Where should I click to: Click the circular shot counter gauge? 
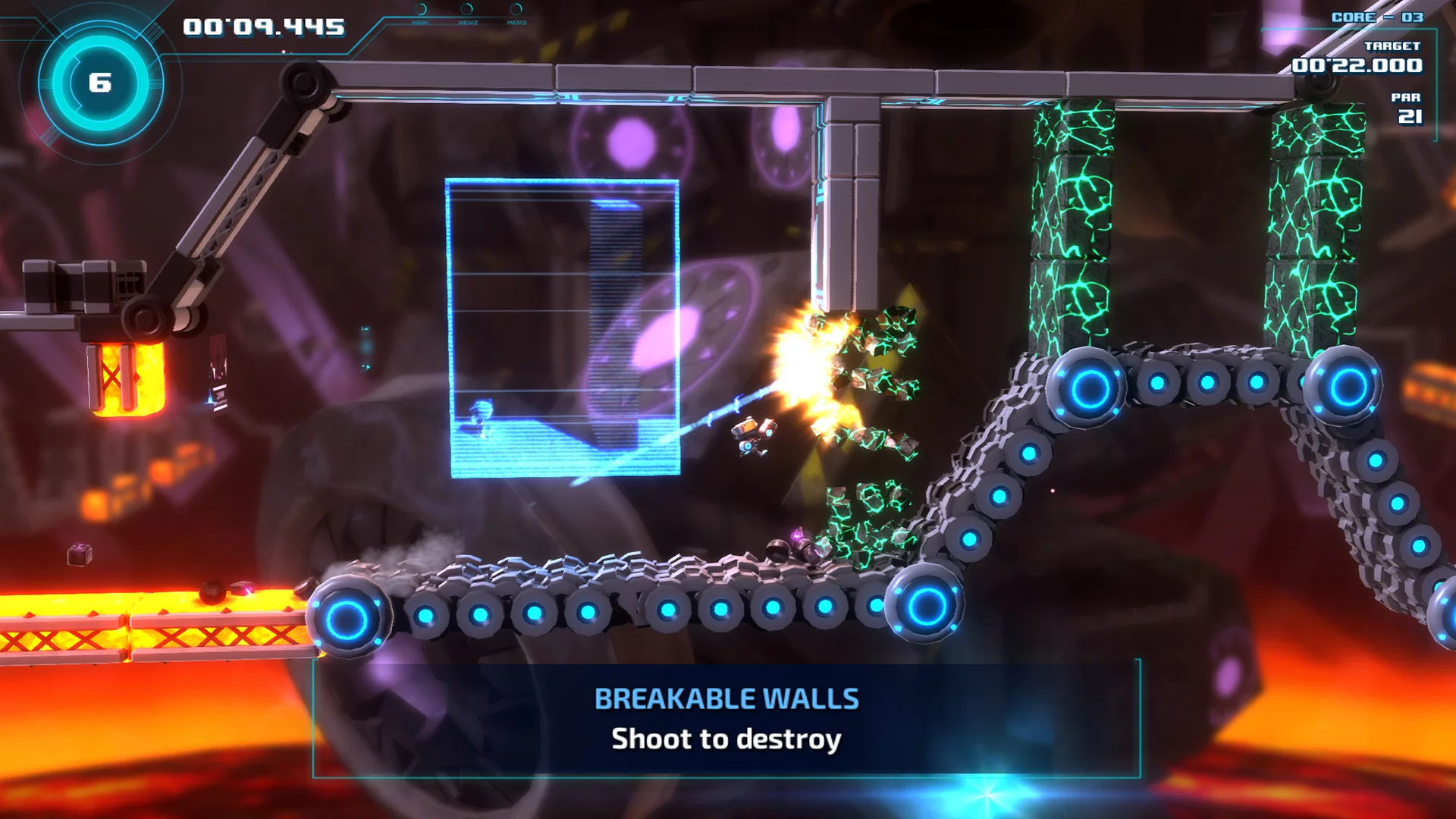tap(100, 83)
